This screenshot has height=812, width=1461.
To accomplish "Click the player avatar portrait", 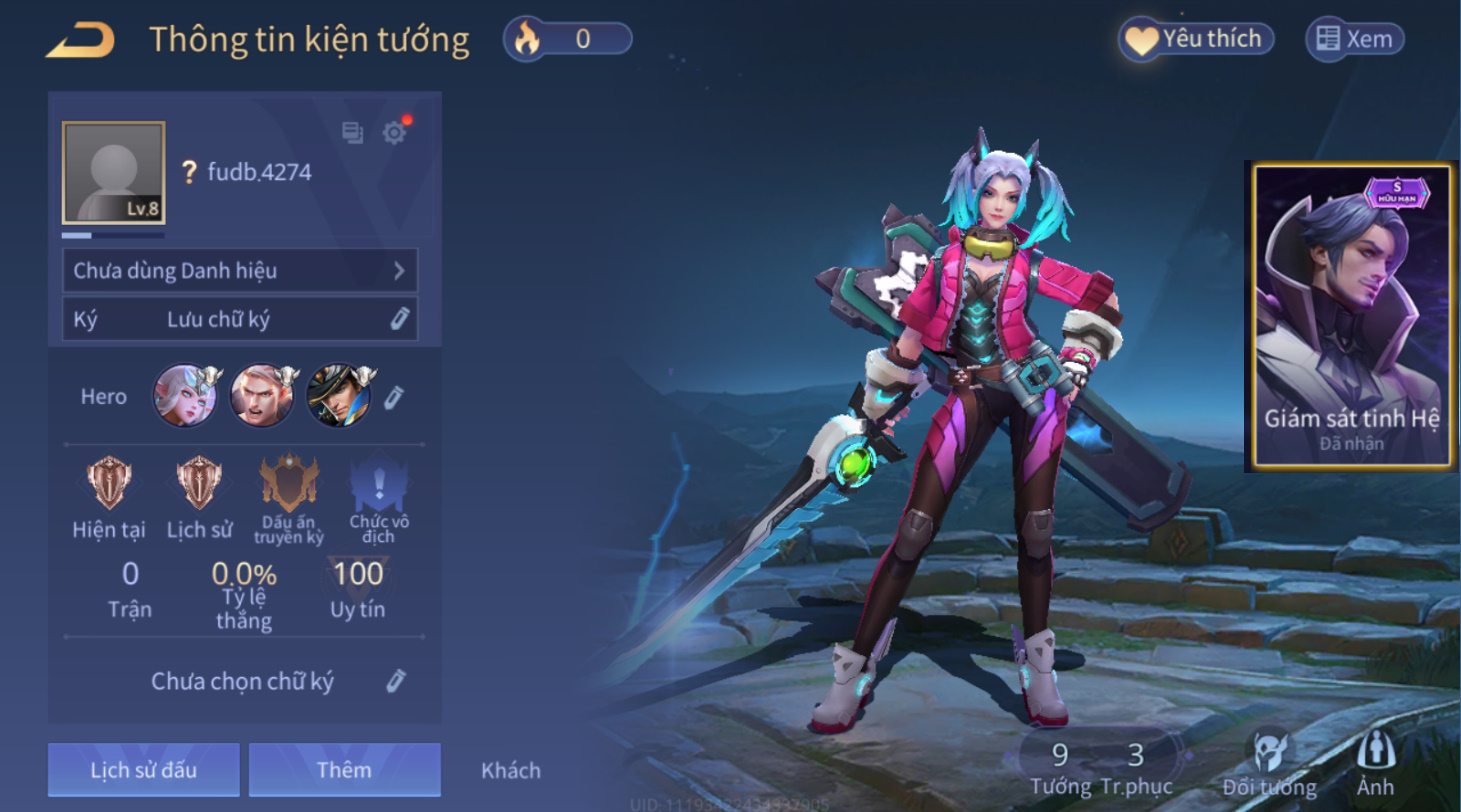I will 113,172.
